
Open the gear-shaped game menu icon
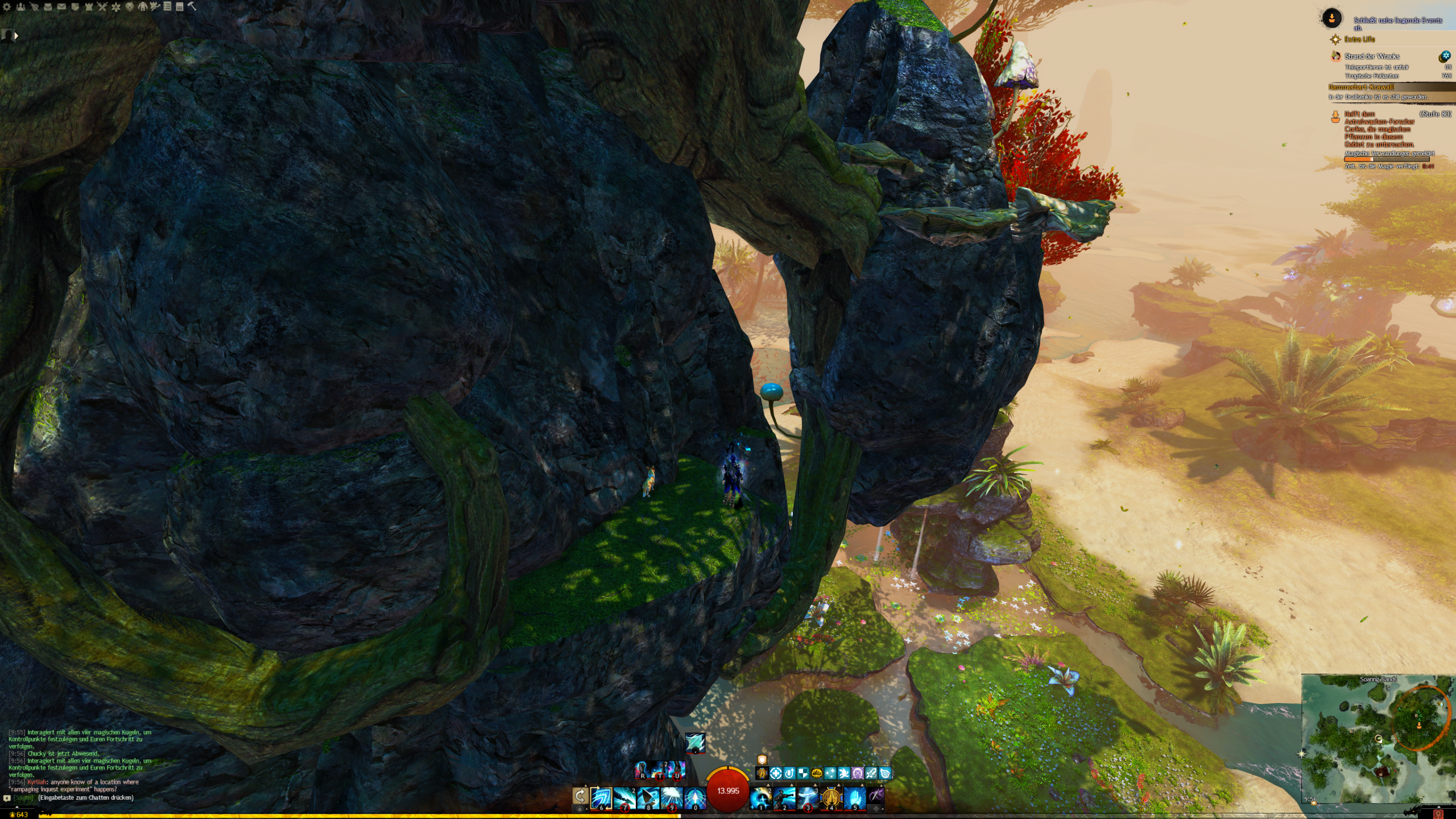coord(6,7)
